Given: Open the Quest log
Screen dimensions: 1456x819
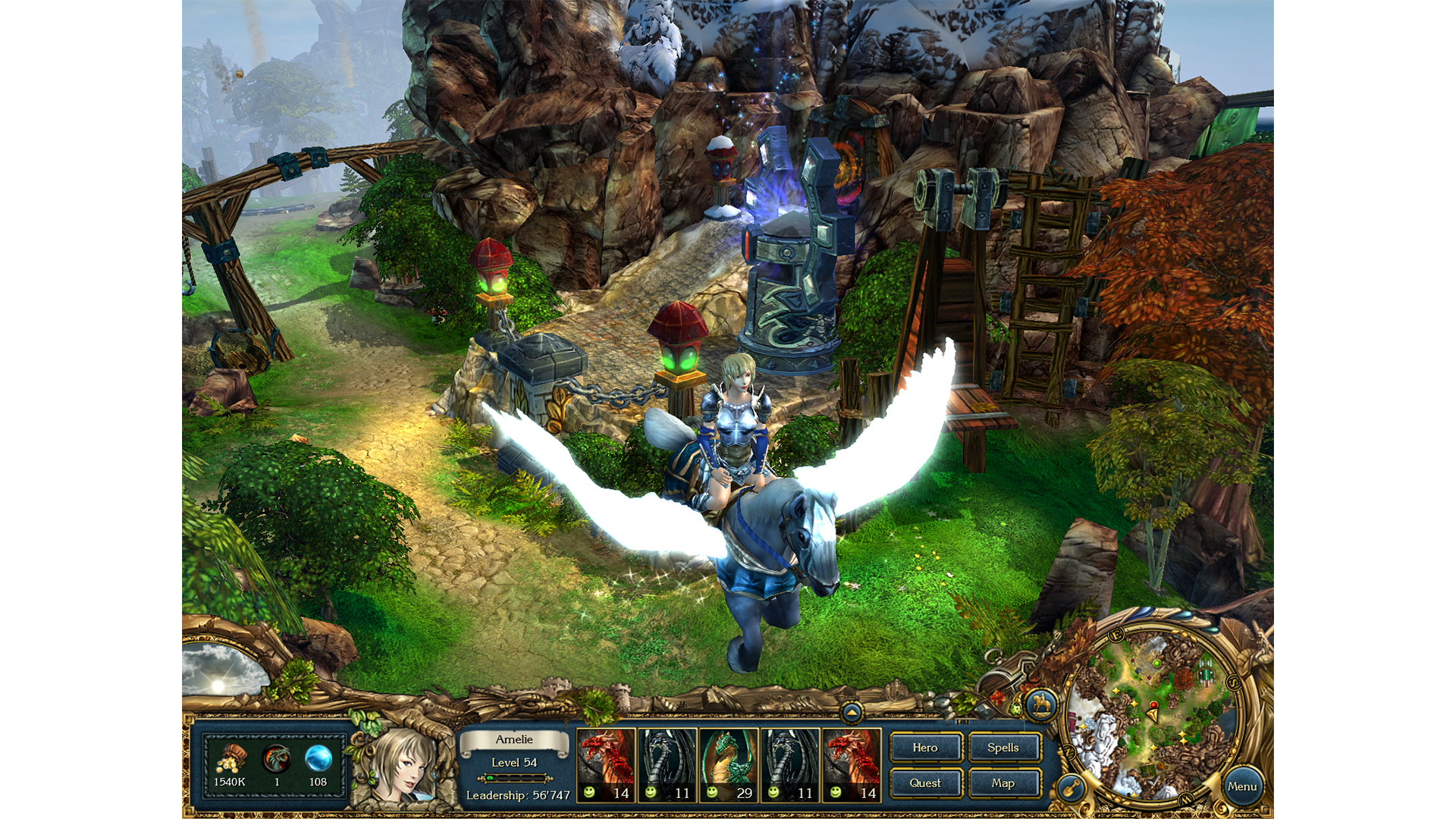Looking at the screenshot, I should coord(926,783).
